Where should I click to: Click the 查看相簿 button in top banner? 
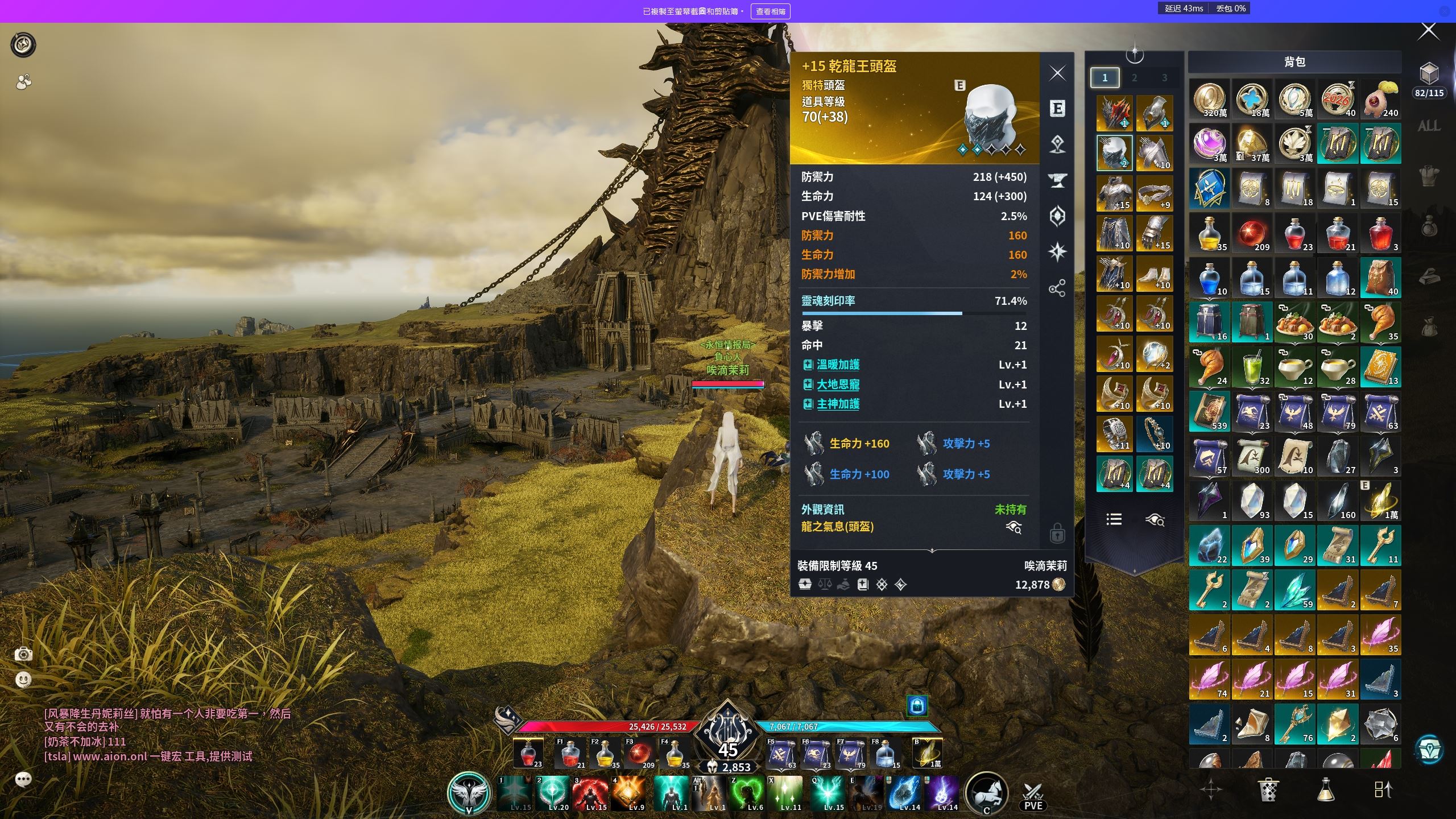click(x=770, y=11)
